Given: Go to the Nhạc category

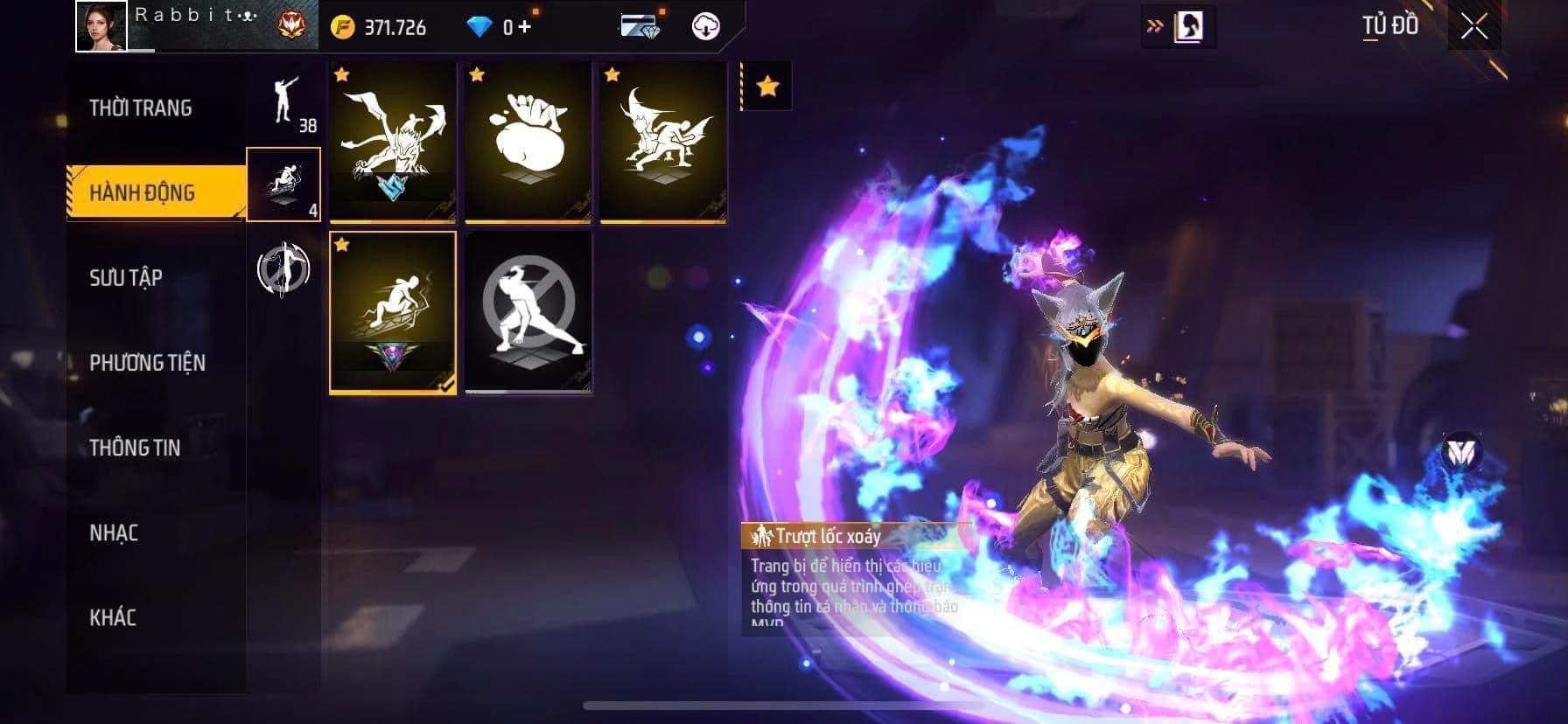Looking at the screenshot, I should click(114, 533).
